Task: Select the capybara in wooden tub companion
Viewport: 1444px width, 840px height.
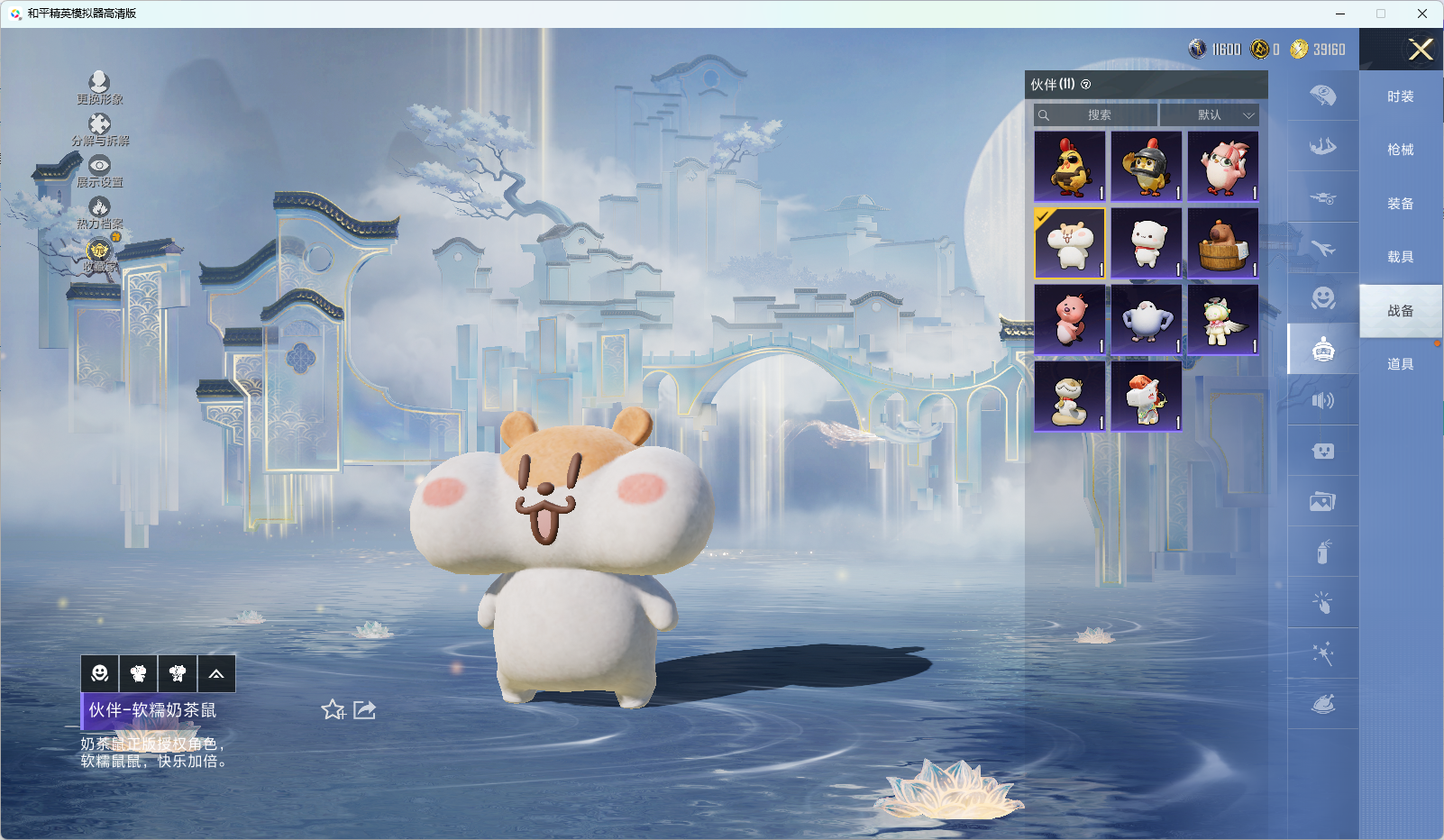Action: [x=1222, y=243]
